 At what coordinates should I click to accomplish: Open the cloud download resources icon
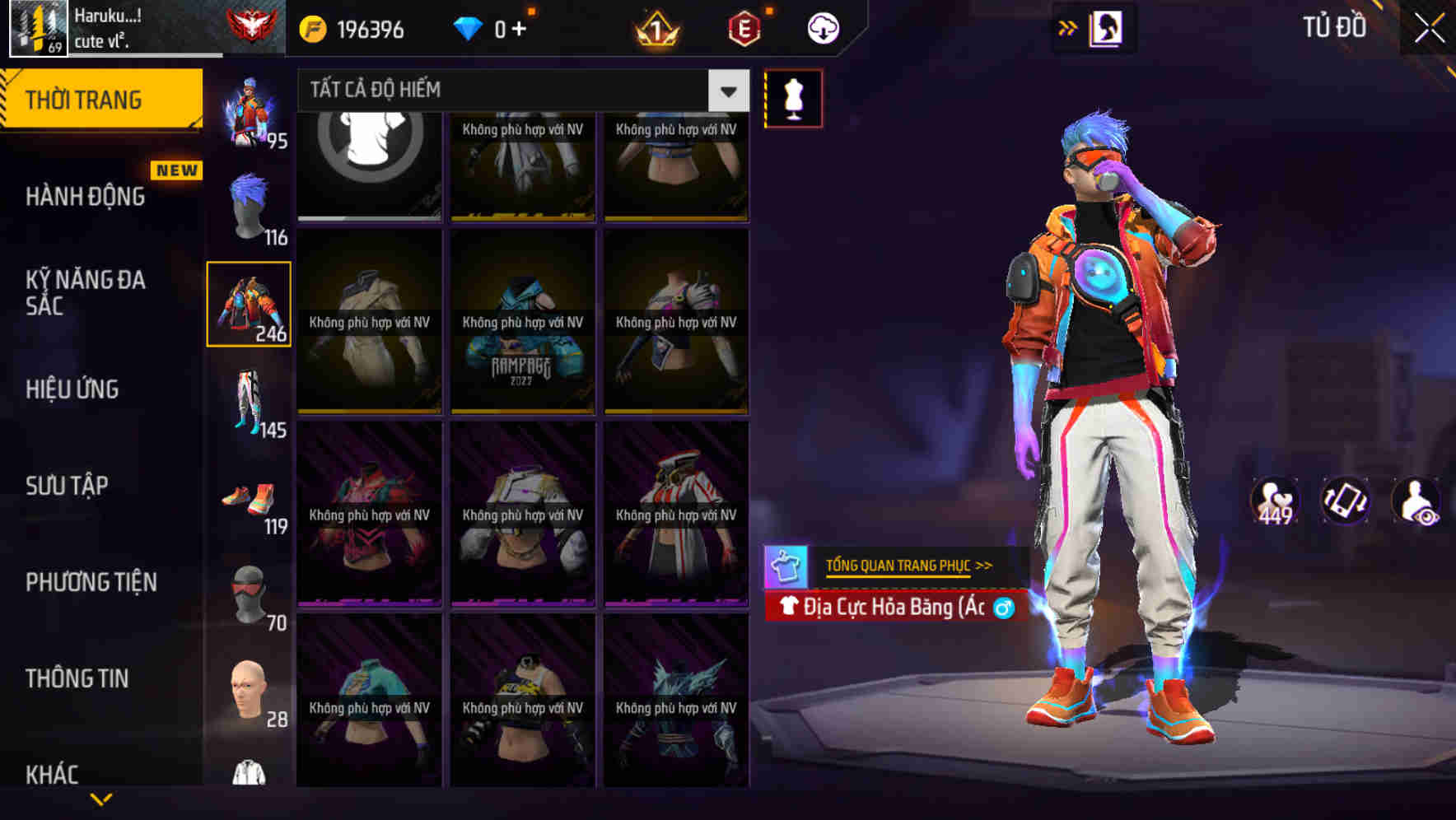tap(823, 26)
